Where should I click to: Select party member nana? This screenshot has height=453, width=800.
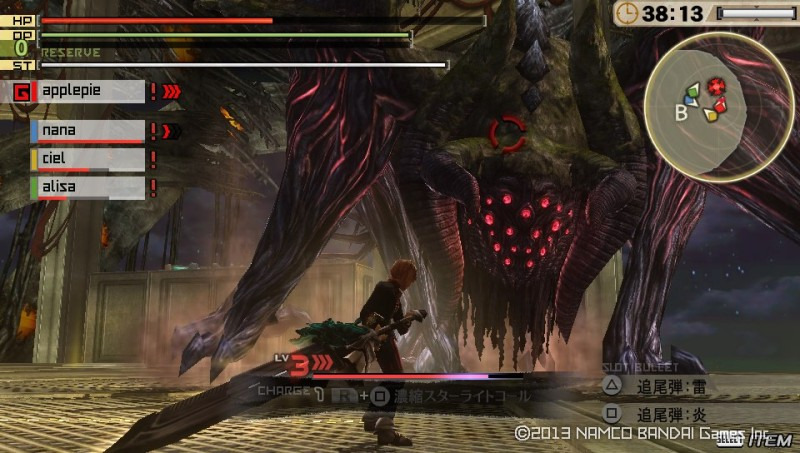88,131
